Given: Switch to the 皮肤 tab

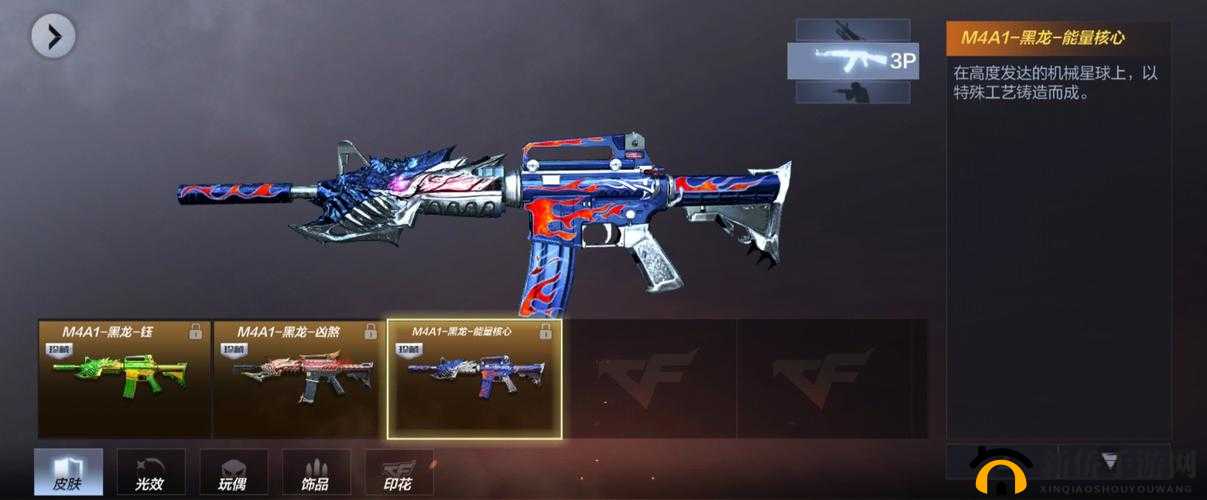Looking at the screenshot, I should (68, 473).
